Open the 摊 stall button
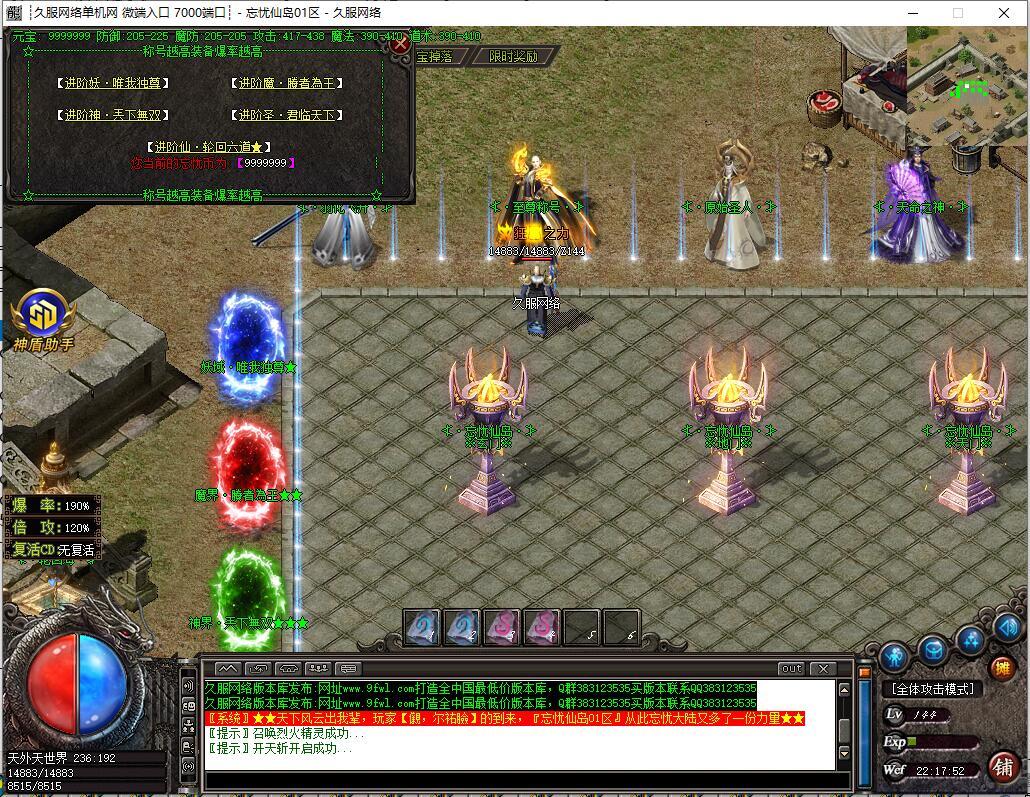The width and height of the screenshot is (1030, 797). click(x=1001, y=668)
